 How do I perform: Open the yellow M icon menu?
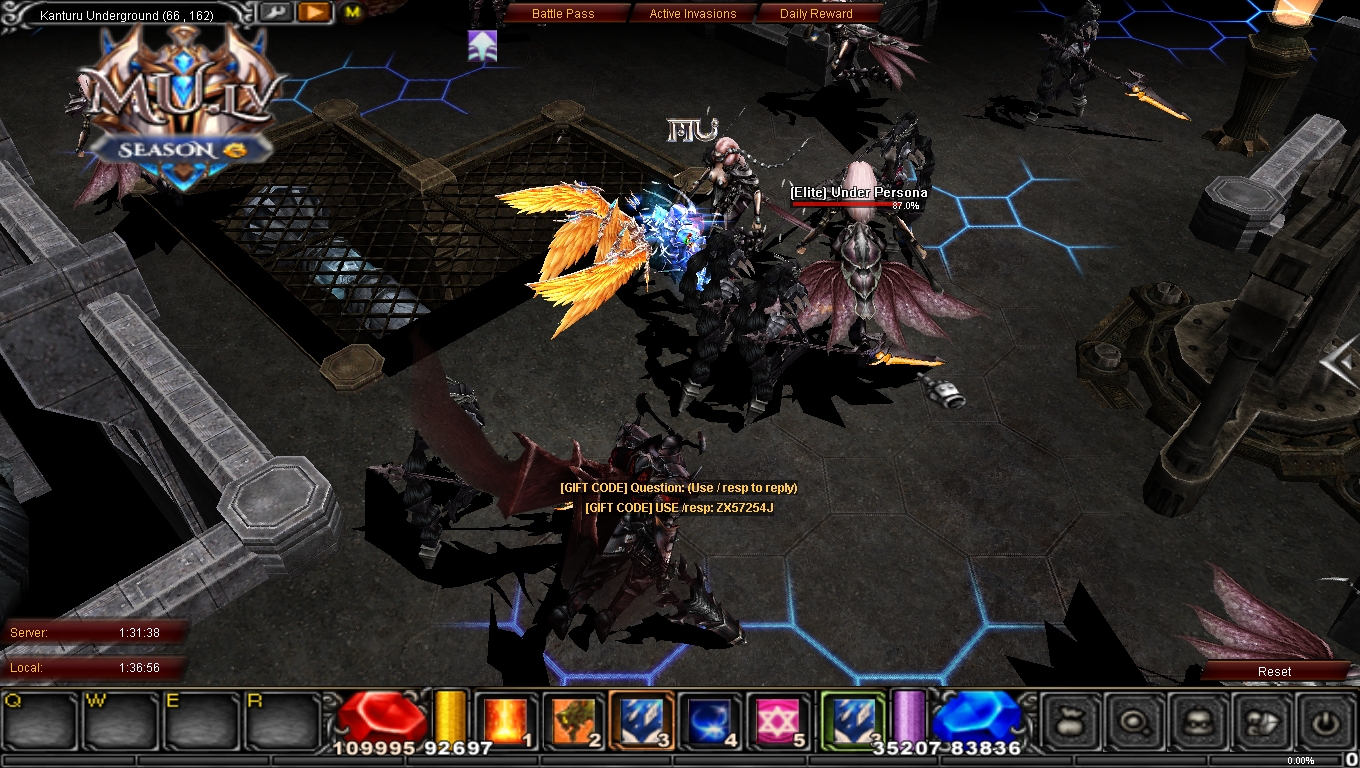[350, 14]
